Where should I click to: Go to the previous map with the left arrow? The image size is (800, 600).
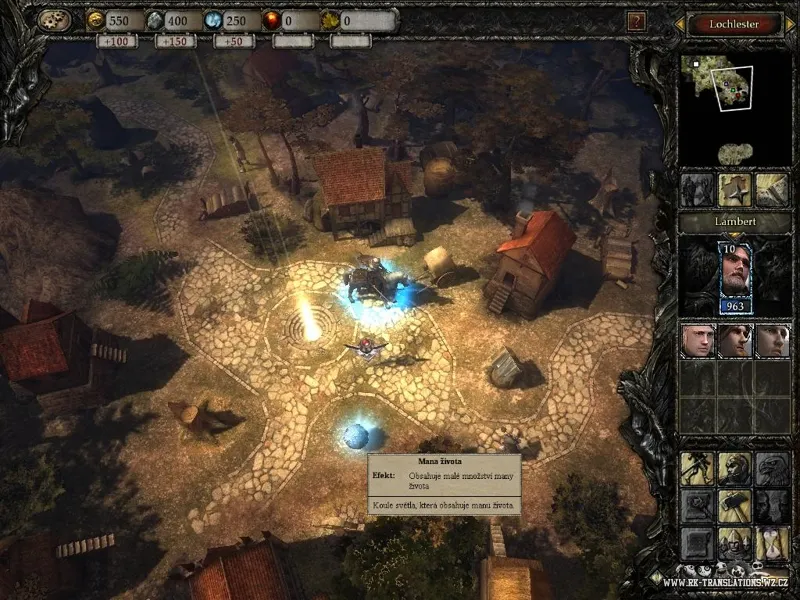(682, 22)
